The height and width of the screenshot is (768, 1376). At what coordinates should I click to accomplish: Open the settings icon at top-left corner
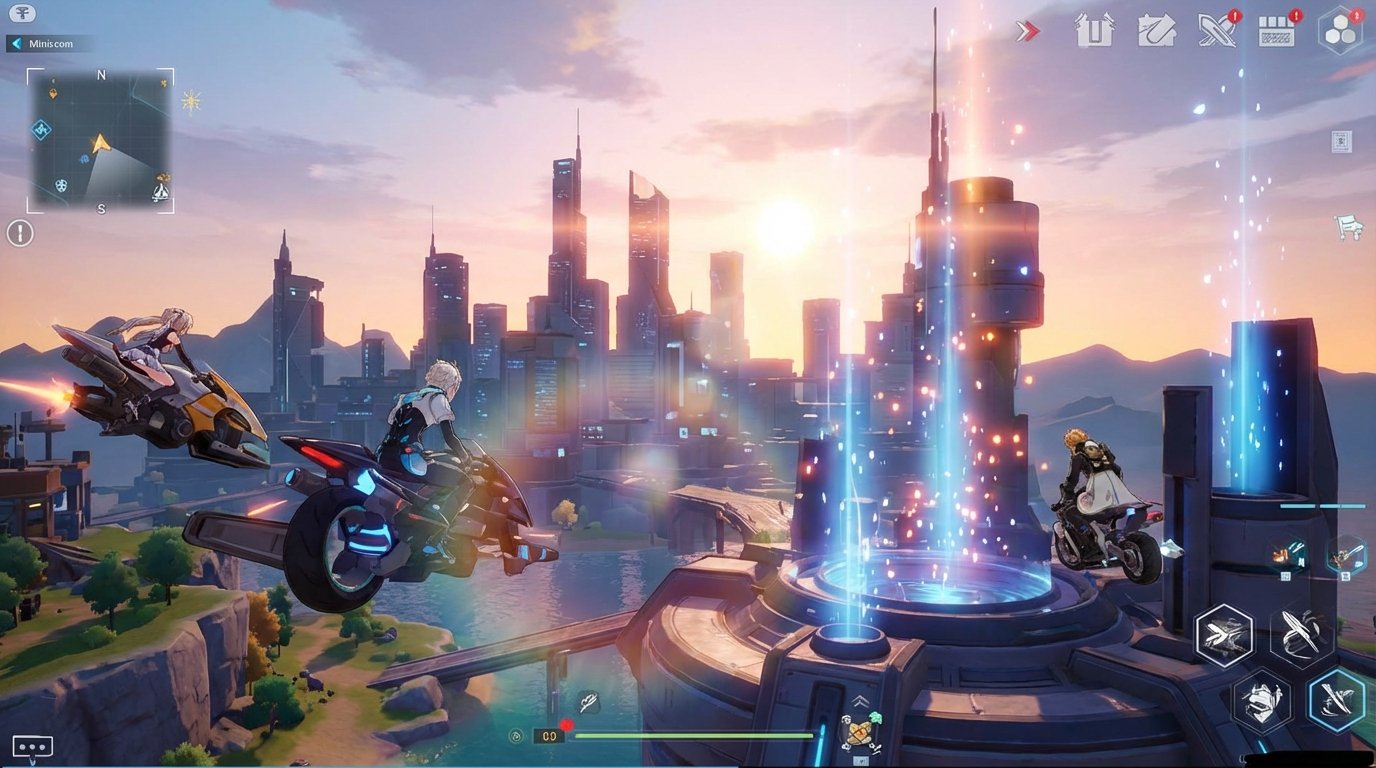tap(21, 14)
